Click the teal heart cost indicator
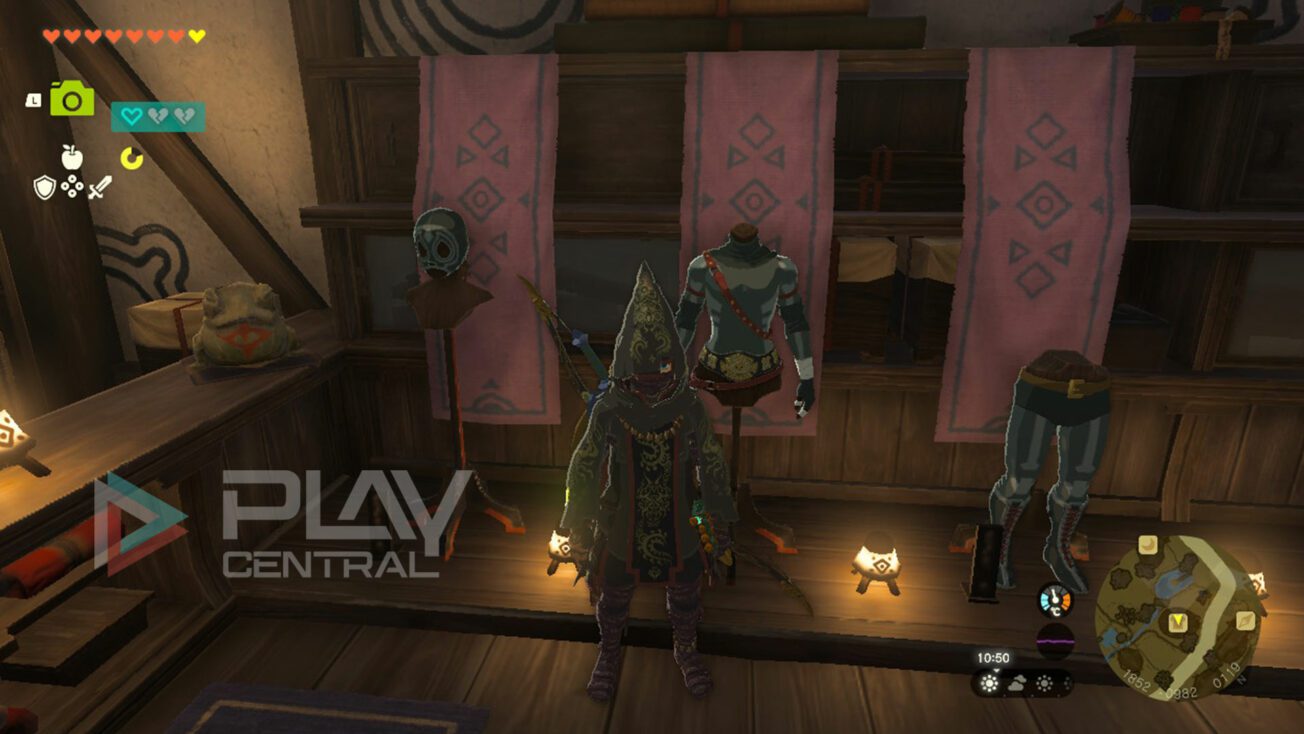Viewport: 1304px width, 734px height. tap(131, 115)
